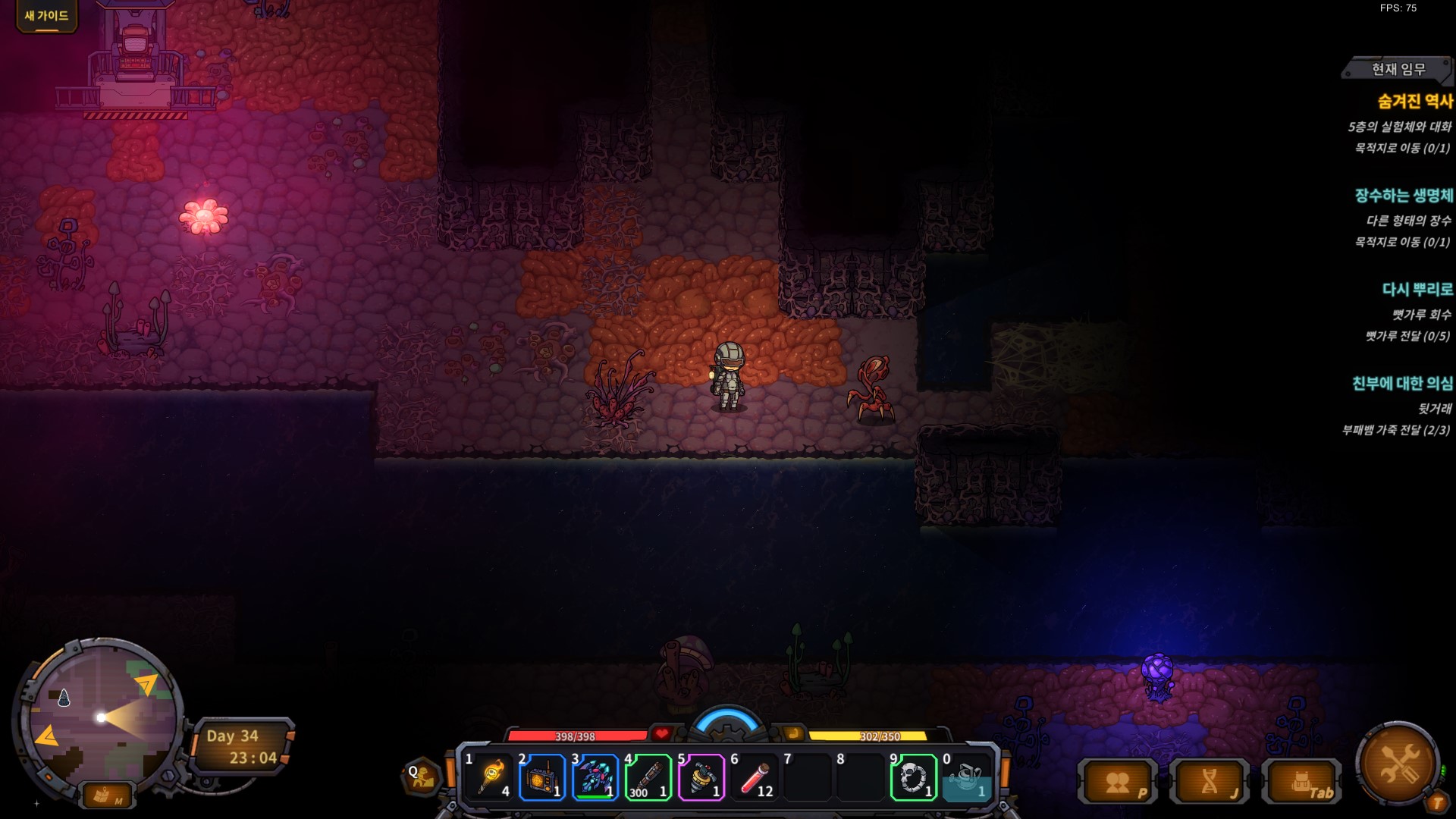This screenshot has width=1456, height=819.
Task: Select the 친부에 대한 의심 quest entry
Action: (x=1402, y=384)
